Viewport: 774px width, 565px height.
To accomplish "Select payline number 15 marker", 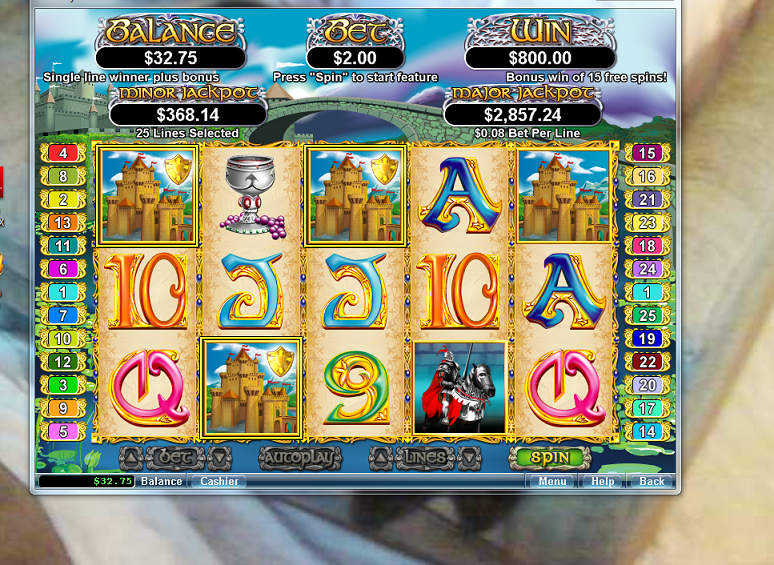I will pos(647,153).
